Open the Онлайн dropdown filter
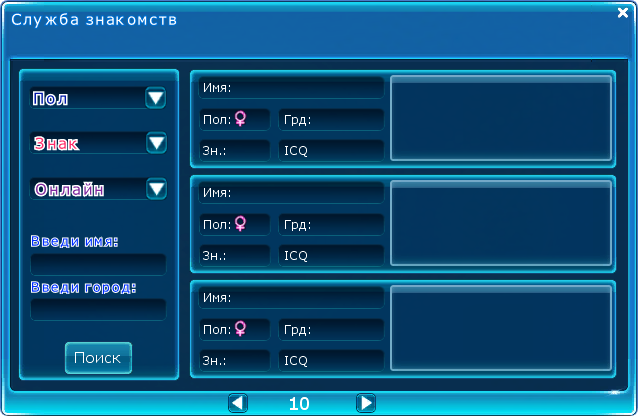 tap(156, 188)
